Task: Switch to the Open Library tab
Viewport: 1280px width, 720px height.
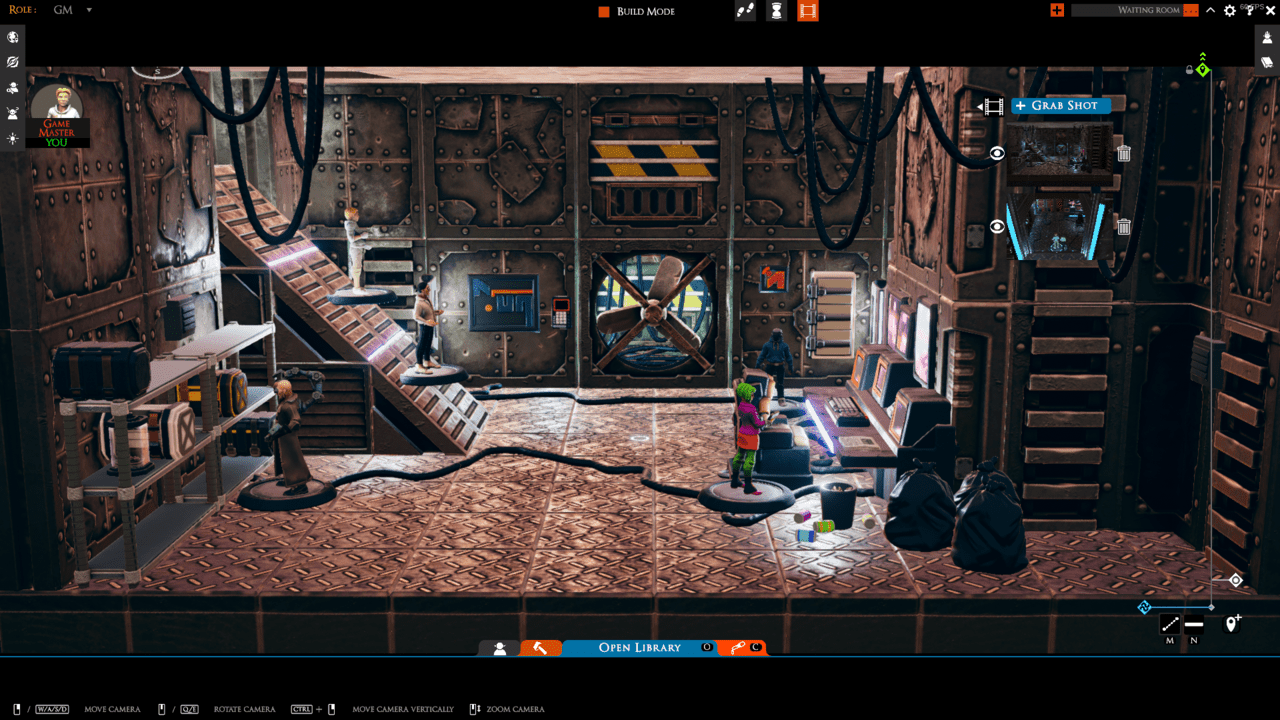Action: pos(640,647)
